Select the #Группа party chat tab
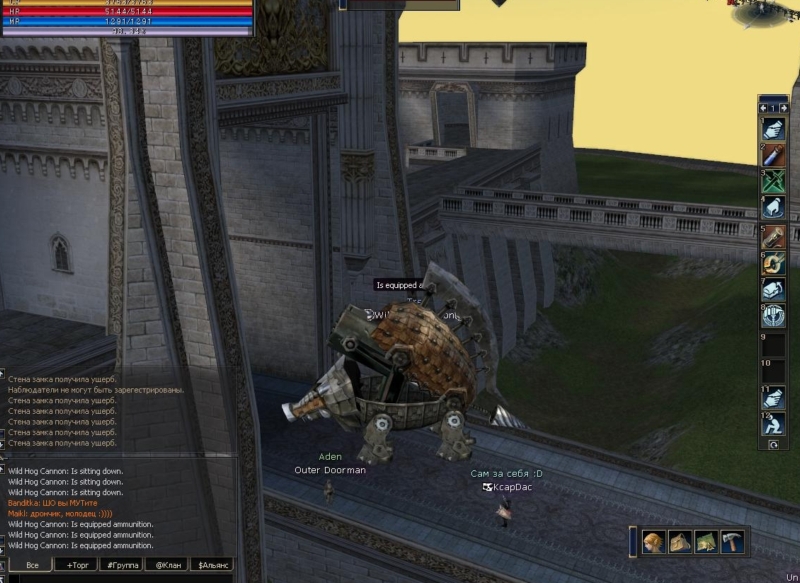This screenshot has width=800, height=583. pyautogui.click(x=123, y=566)
